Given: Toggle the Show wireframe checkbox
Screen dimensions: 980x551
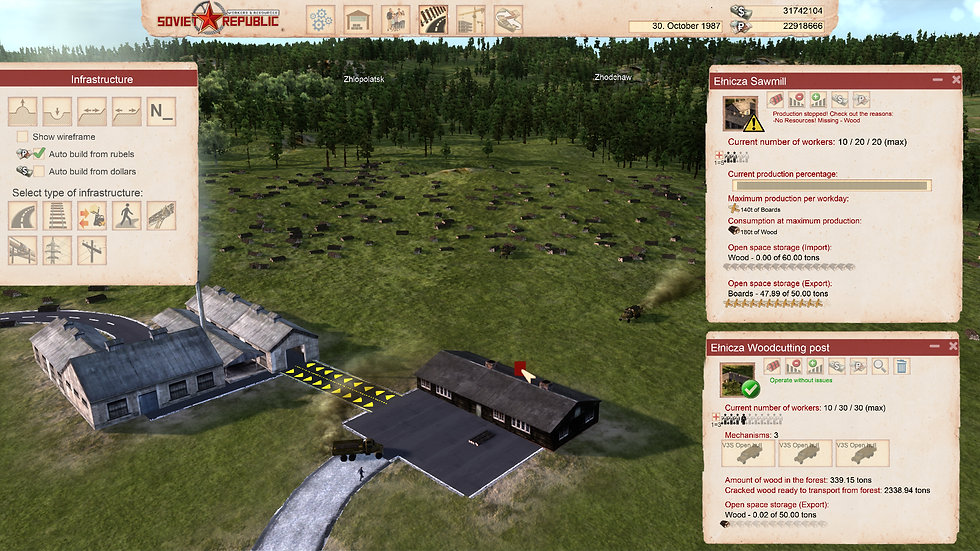Looking at the screenshot, I should pyautogui.click(x=22, y=137).
